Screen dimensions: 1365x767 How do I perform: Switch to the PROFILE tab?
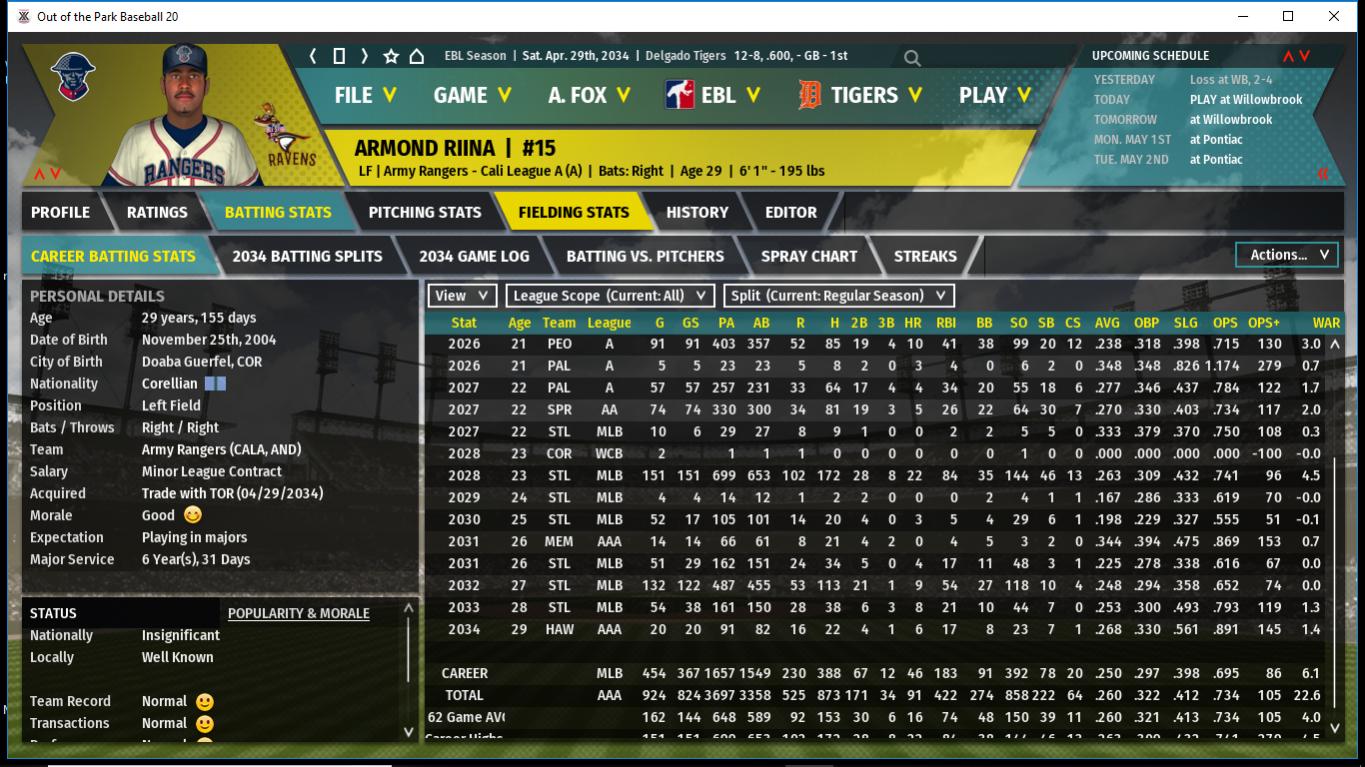[60, 212]
